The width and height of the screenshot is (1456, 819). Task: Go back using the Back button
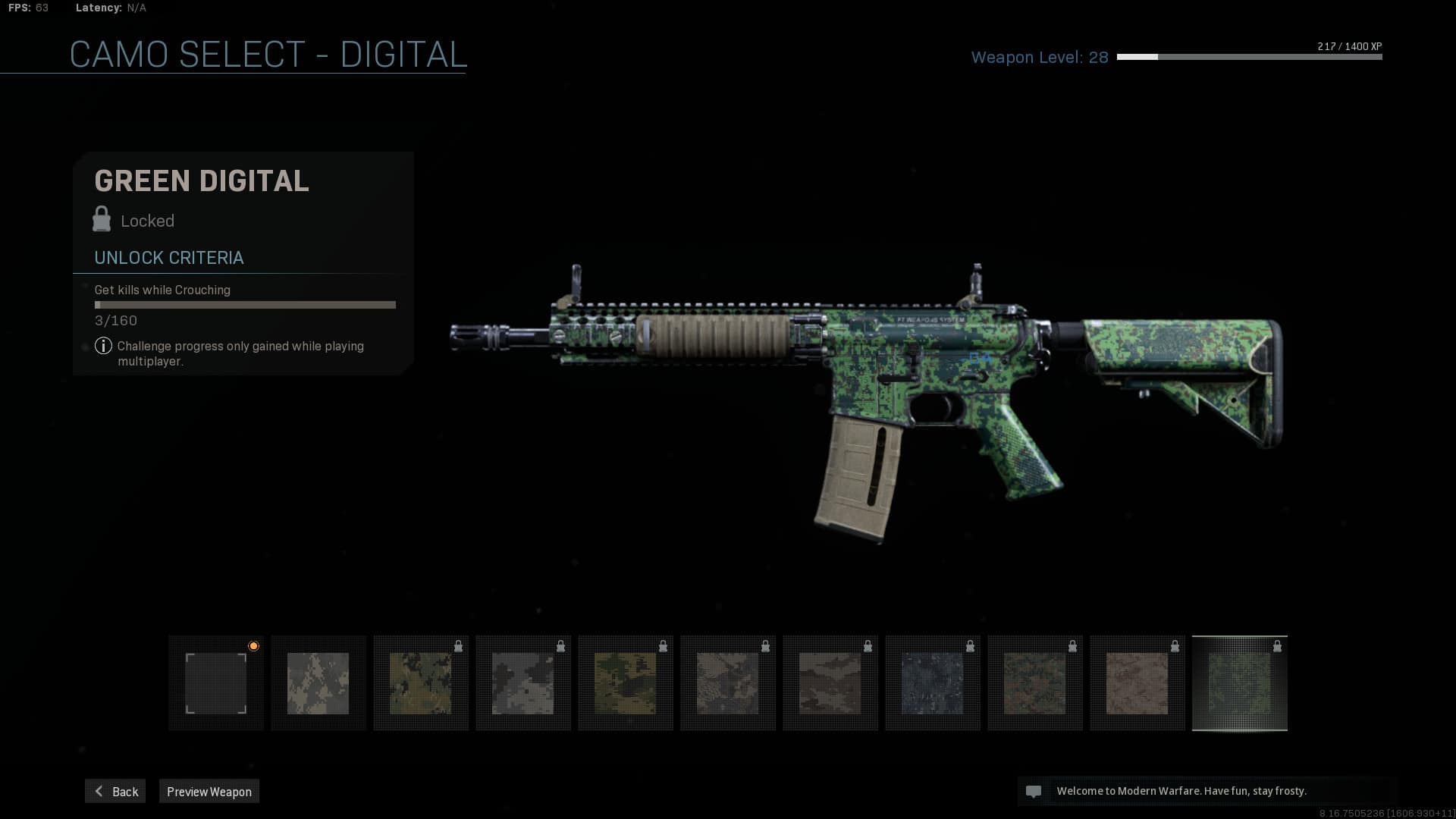[115, 791]
